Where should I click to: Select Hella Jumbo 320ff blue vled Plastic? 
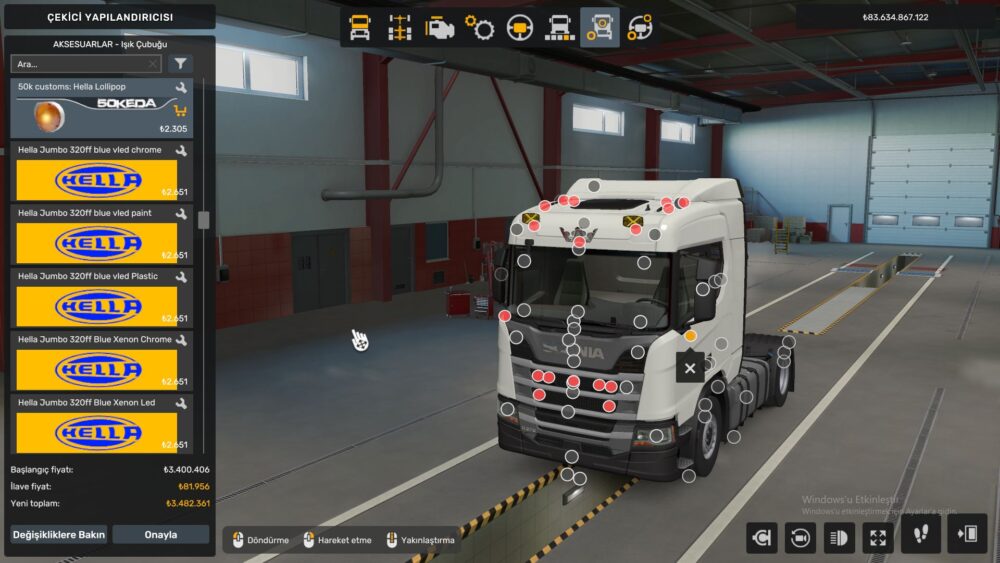pos(100,297)
